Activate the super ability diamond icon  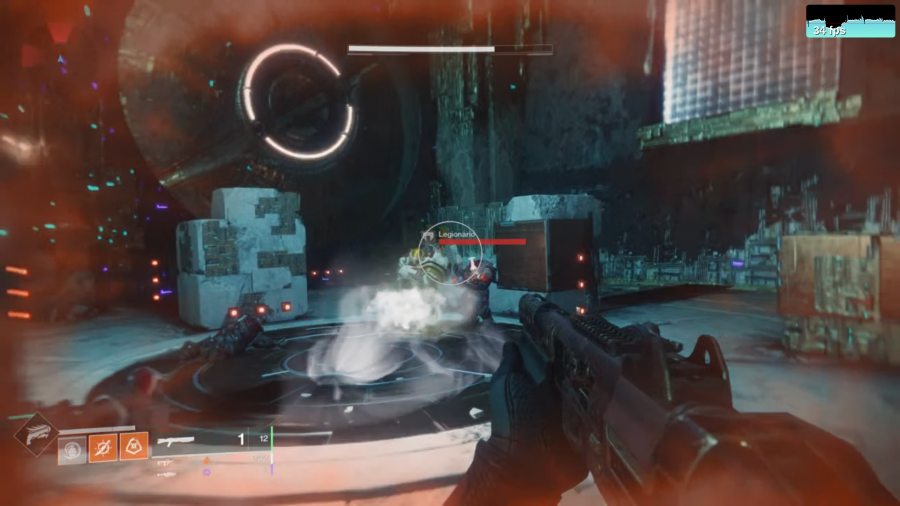(x=35, y=433)
